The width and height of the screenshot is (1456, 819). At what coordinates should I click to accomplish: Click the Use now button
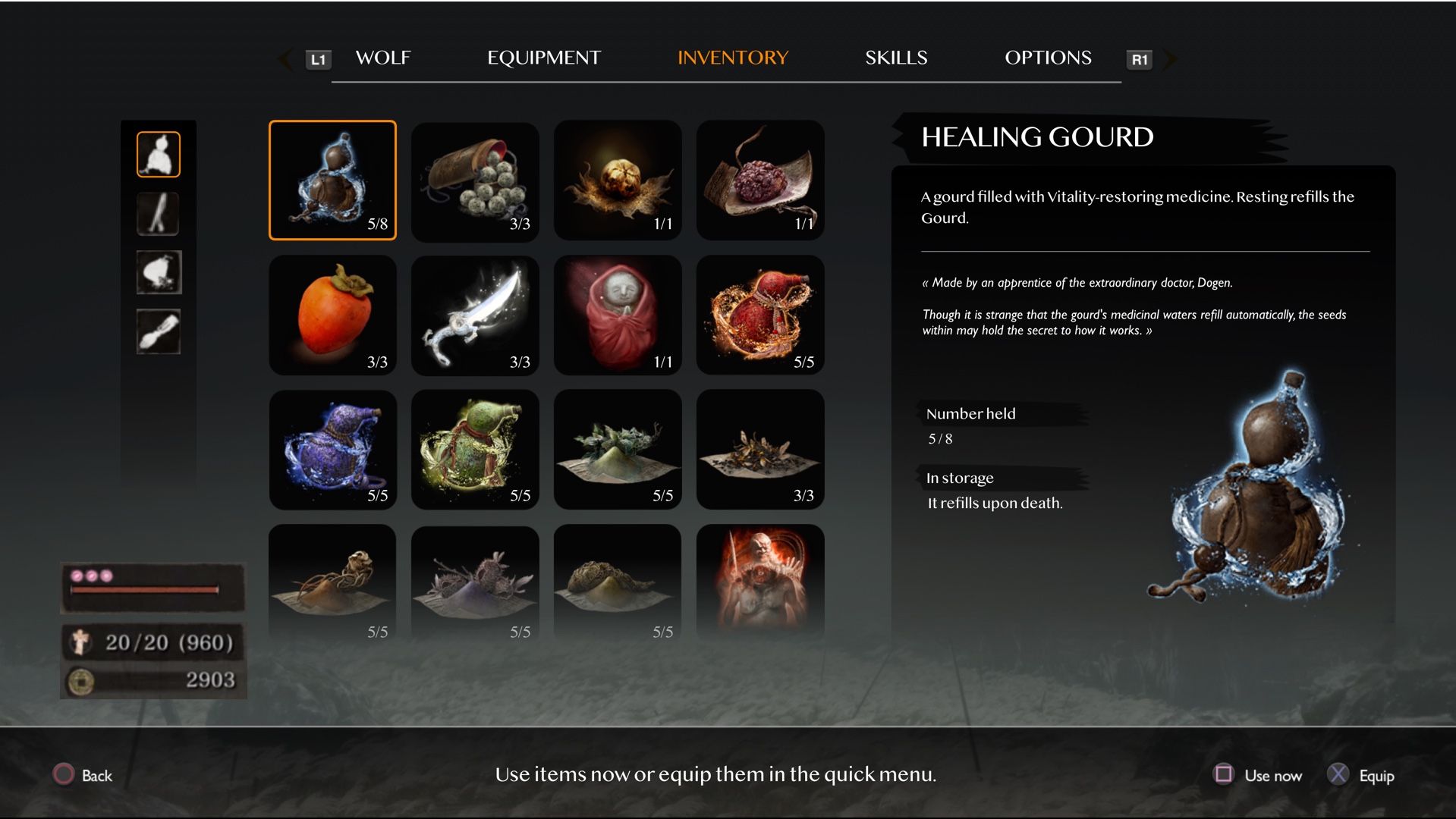[x=1259, y=775]
